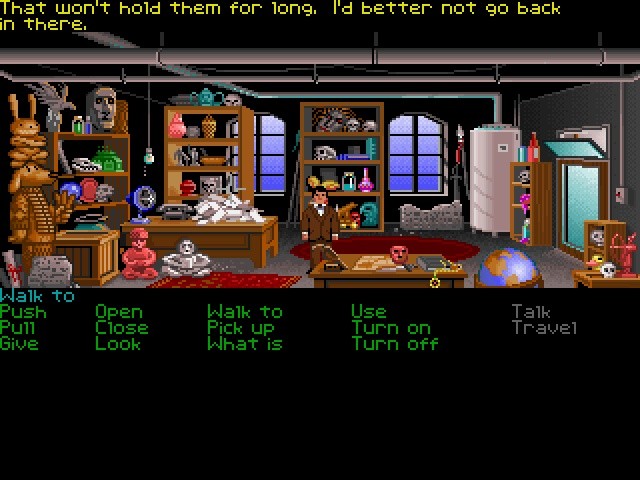Choose the Turn on verb
Image resolution: width=640 pixels, height=480 pixels.
click(391, 328)
